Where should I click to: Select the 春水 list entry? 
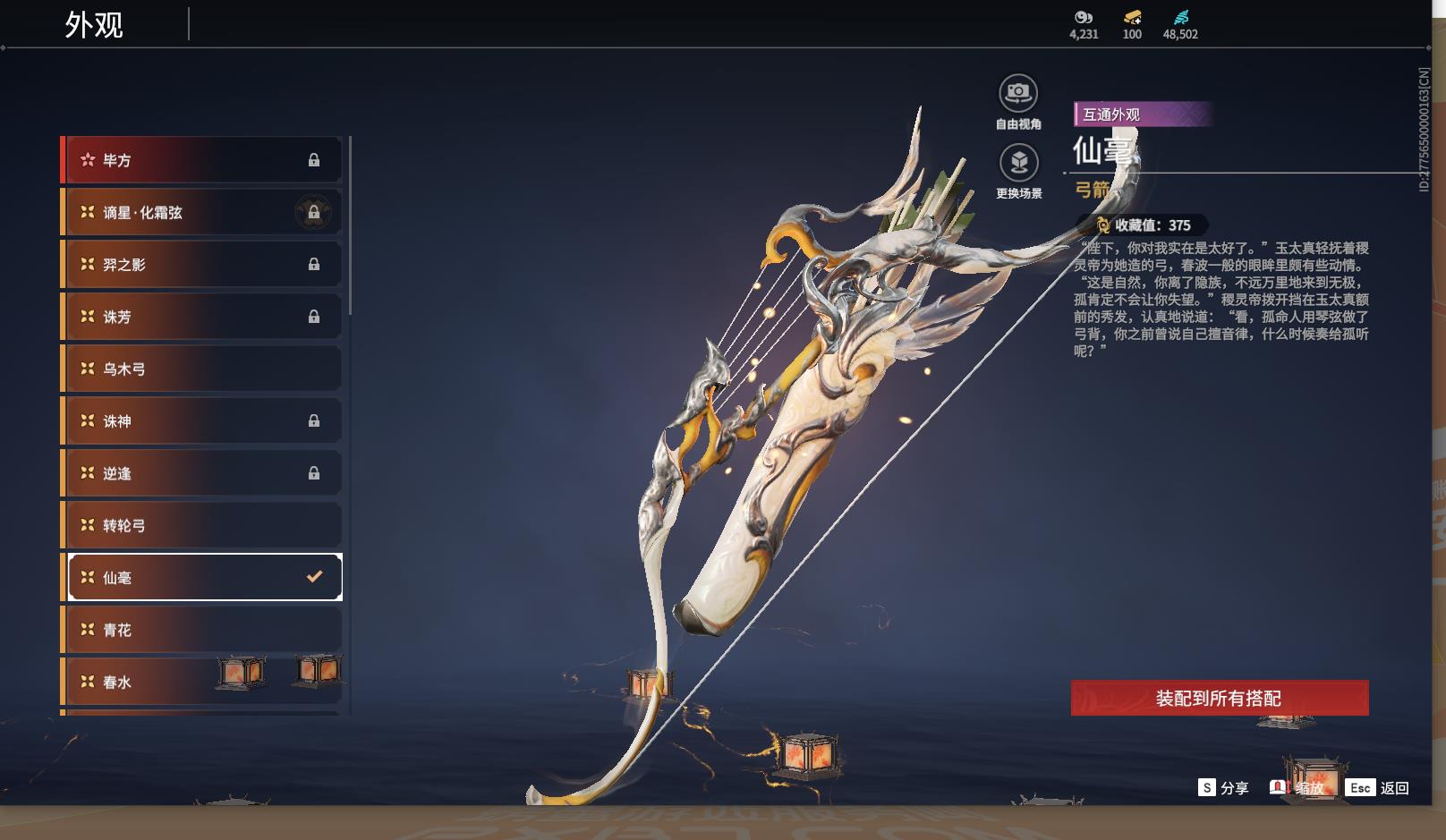tap(161, 682)
